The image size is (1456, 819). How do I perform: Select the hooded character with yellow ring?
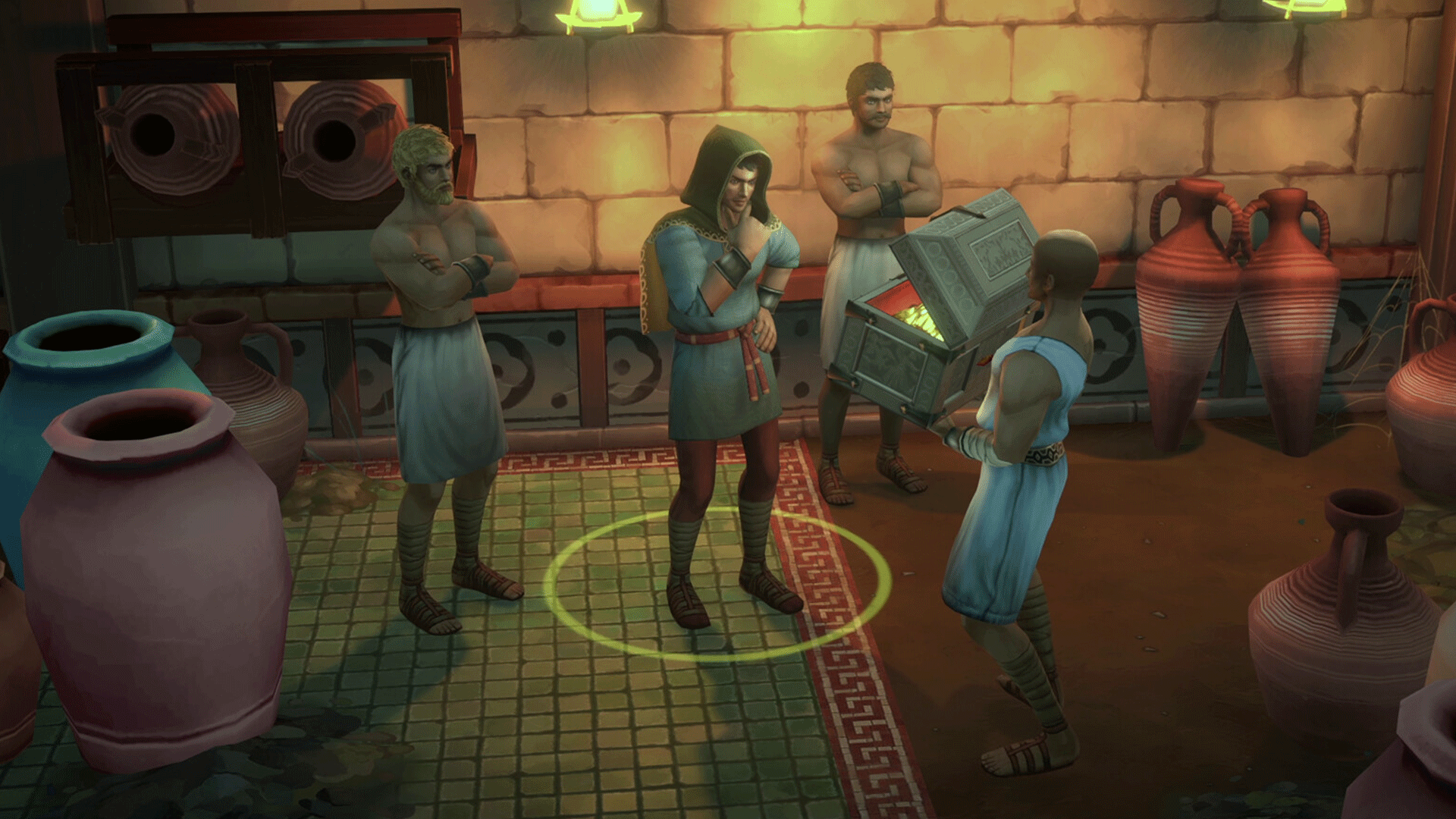tap(722, 356)
